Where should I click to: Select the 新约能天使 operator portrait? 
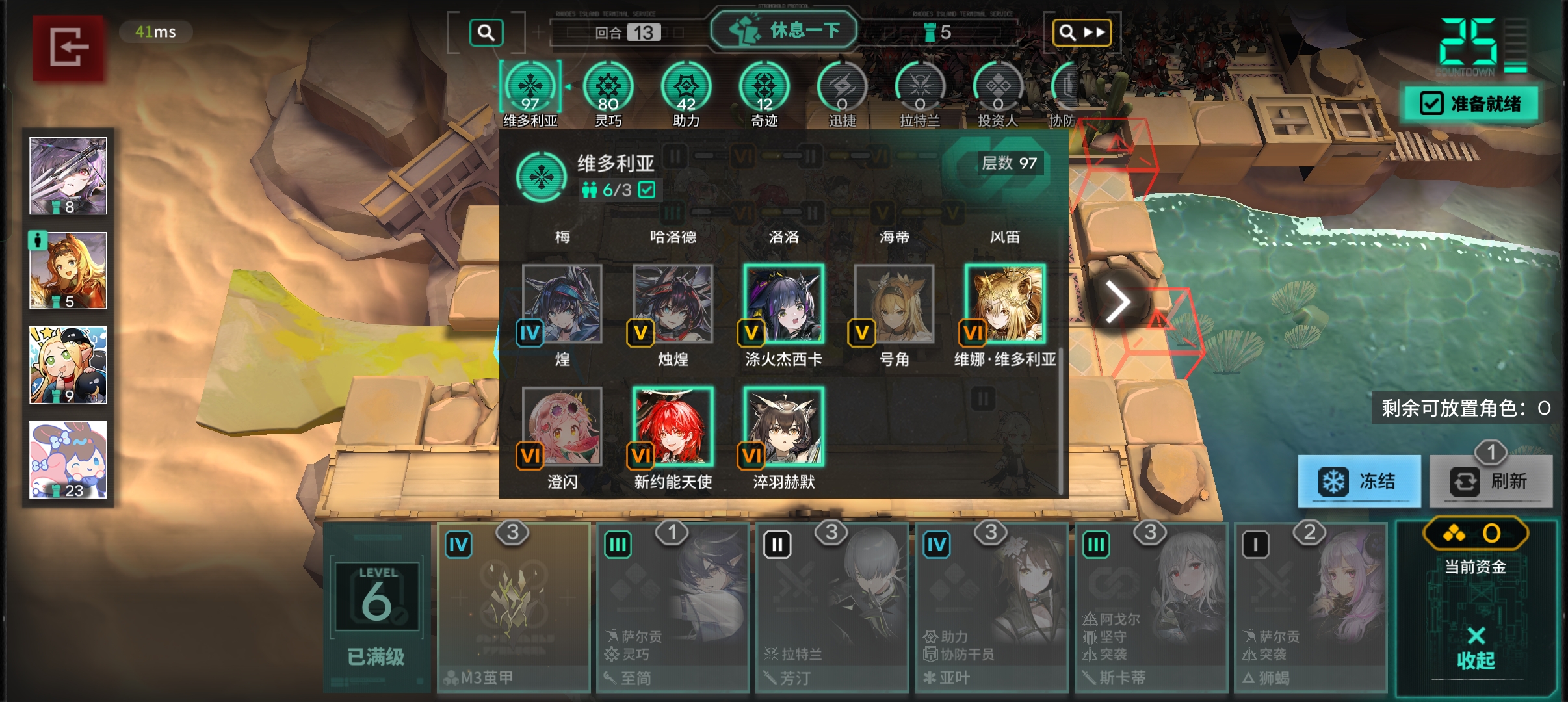point(673,426)
